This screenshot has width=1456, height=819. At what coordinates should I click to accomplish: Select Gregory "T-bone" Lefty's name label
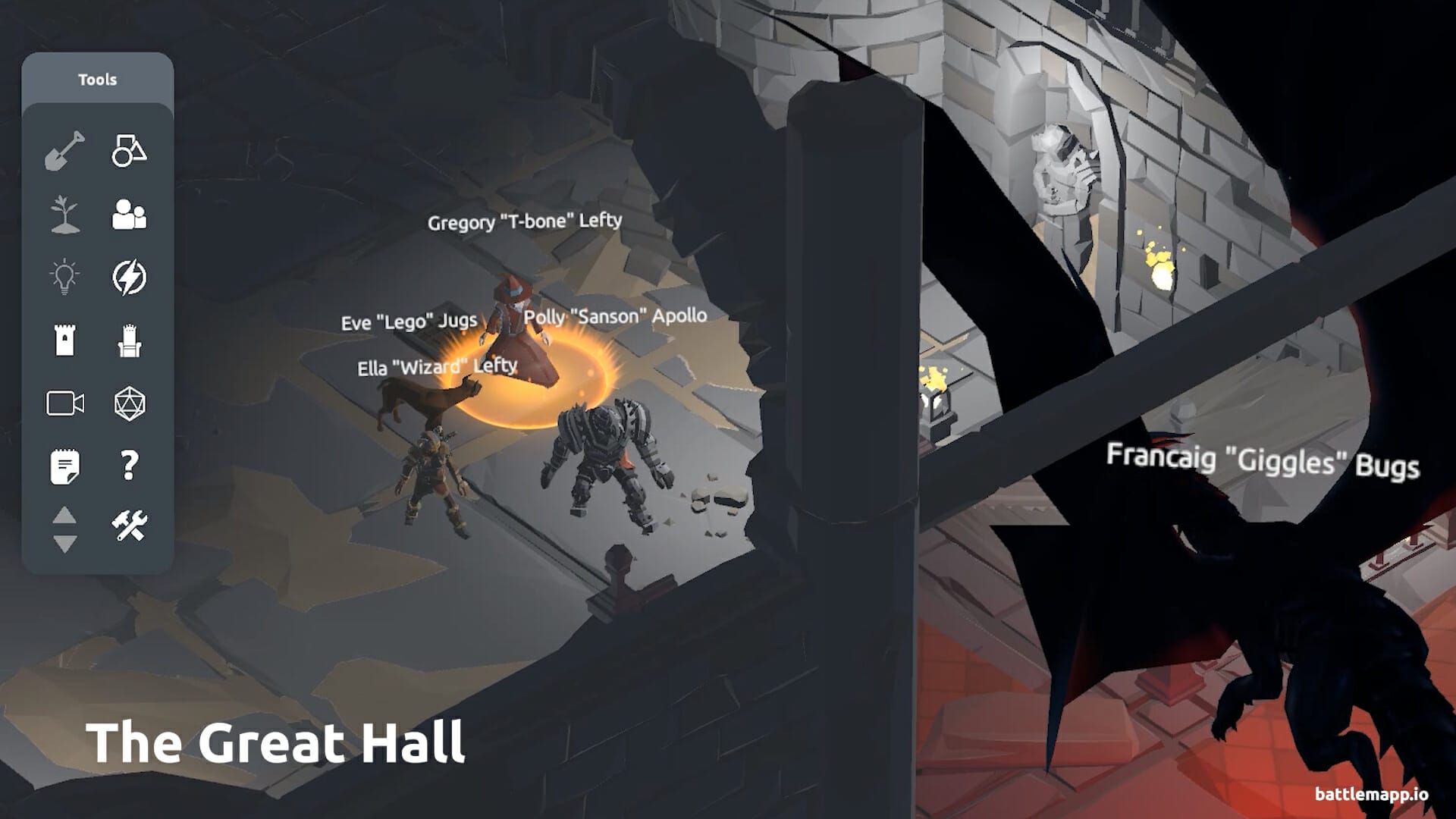(525, 221)
